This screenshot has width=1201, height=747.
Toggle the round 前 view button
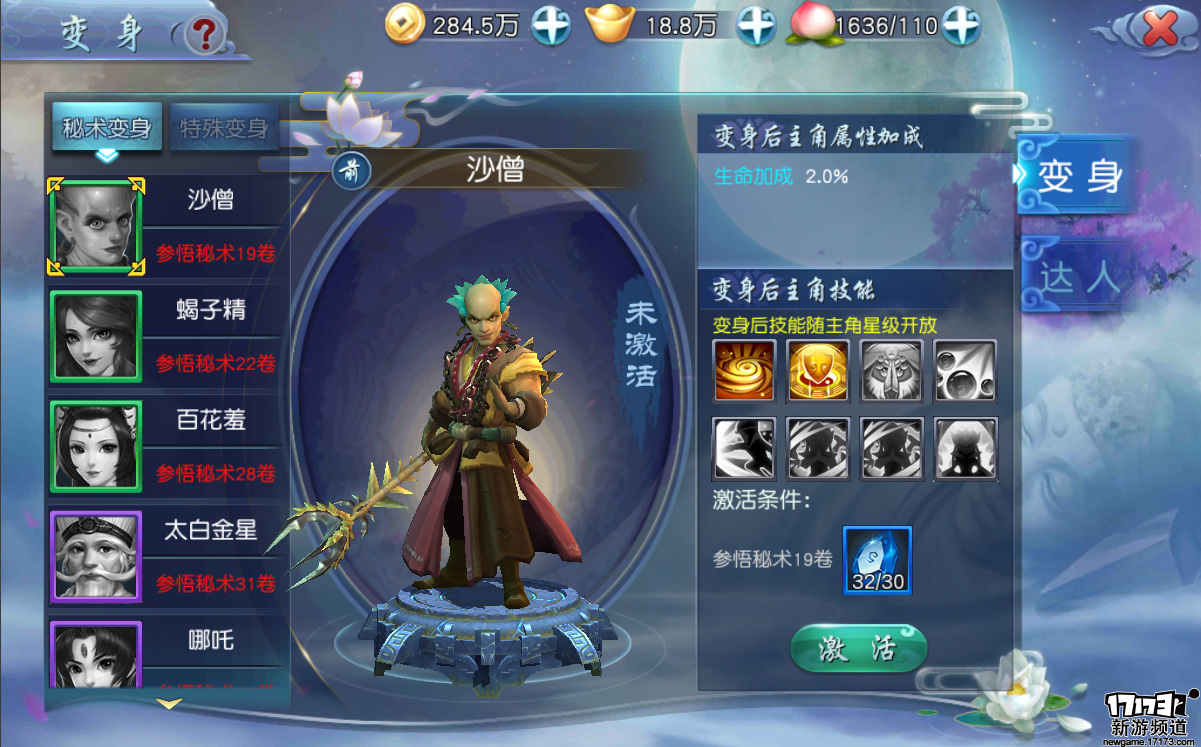pyautogui.click(x=352, y=170)
